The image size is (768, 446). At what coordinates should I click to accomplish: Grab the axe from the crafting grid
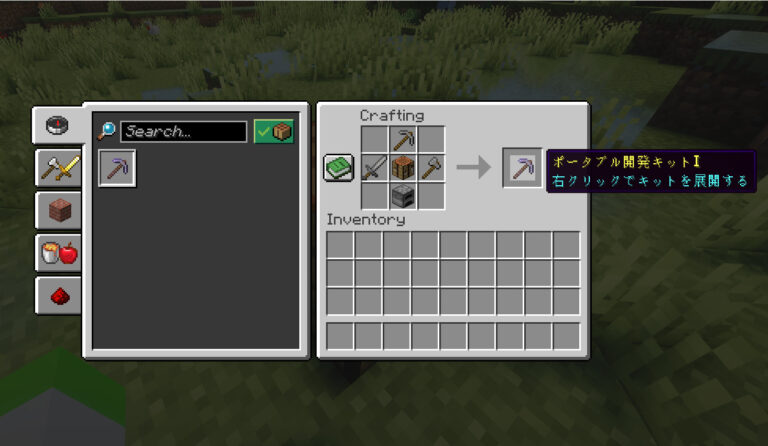tap(431, 168)
